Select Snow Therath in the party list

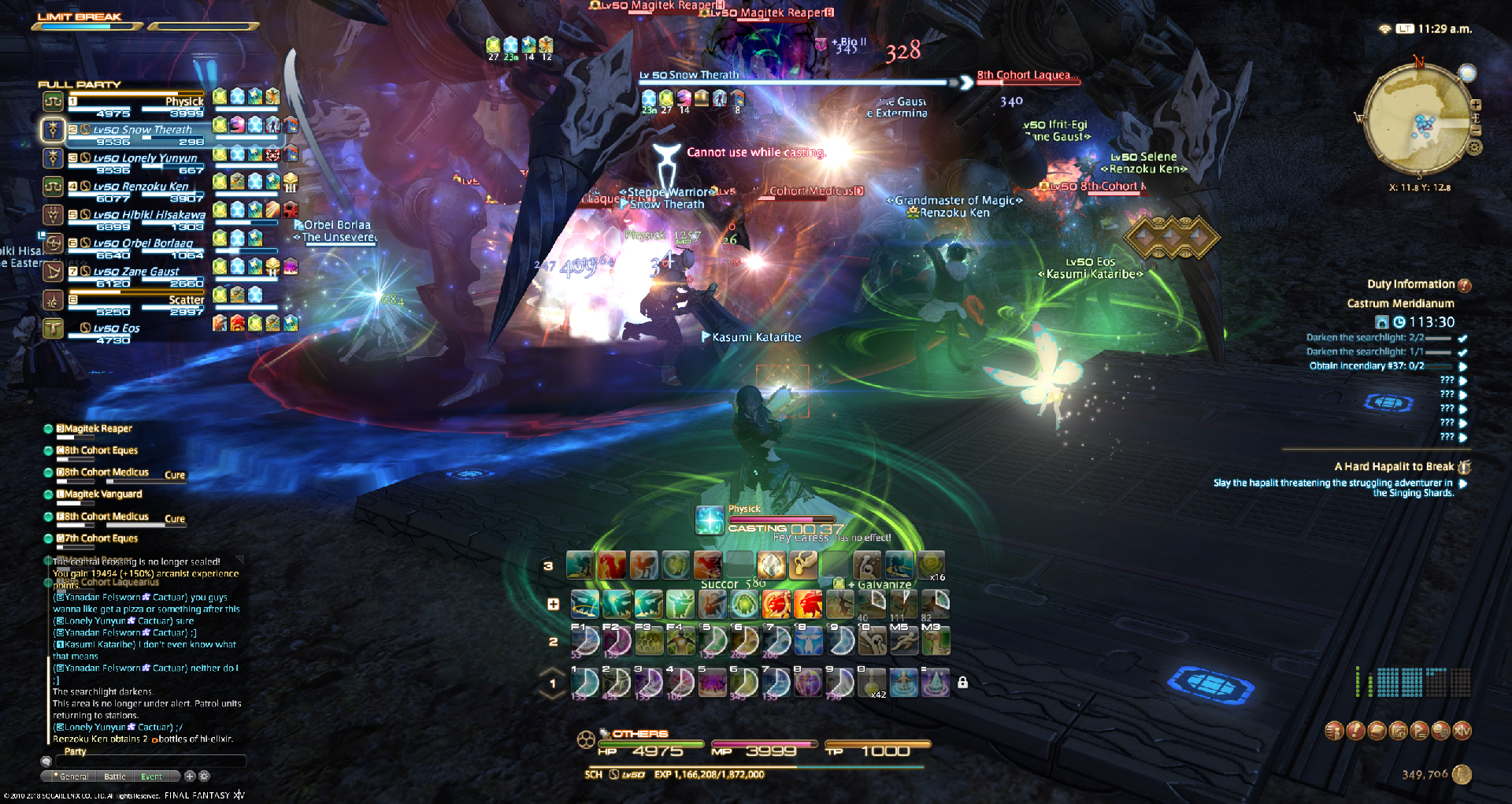coord(142,130)
